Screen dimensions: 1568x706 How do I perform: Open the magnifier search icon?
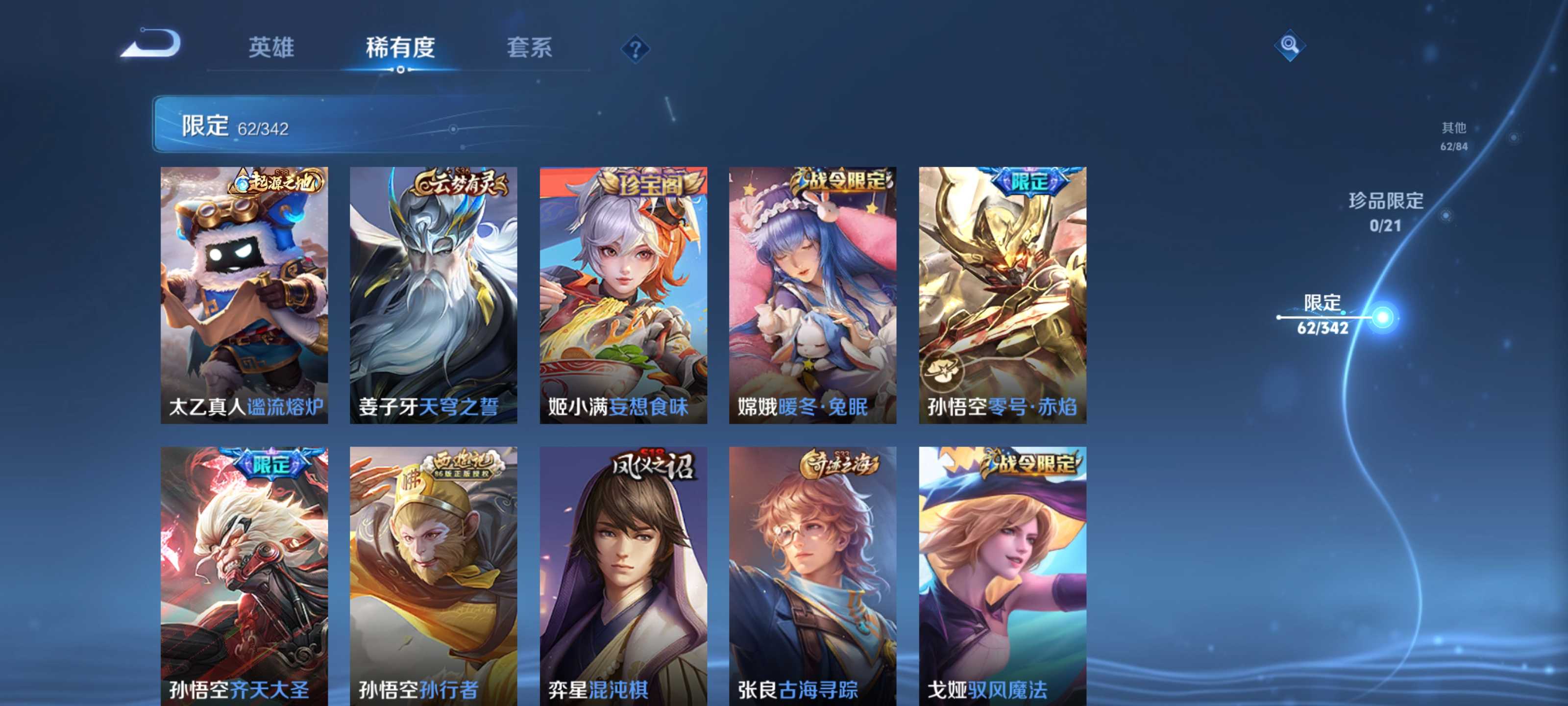point(1289,46)
